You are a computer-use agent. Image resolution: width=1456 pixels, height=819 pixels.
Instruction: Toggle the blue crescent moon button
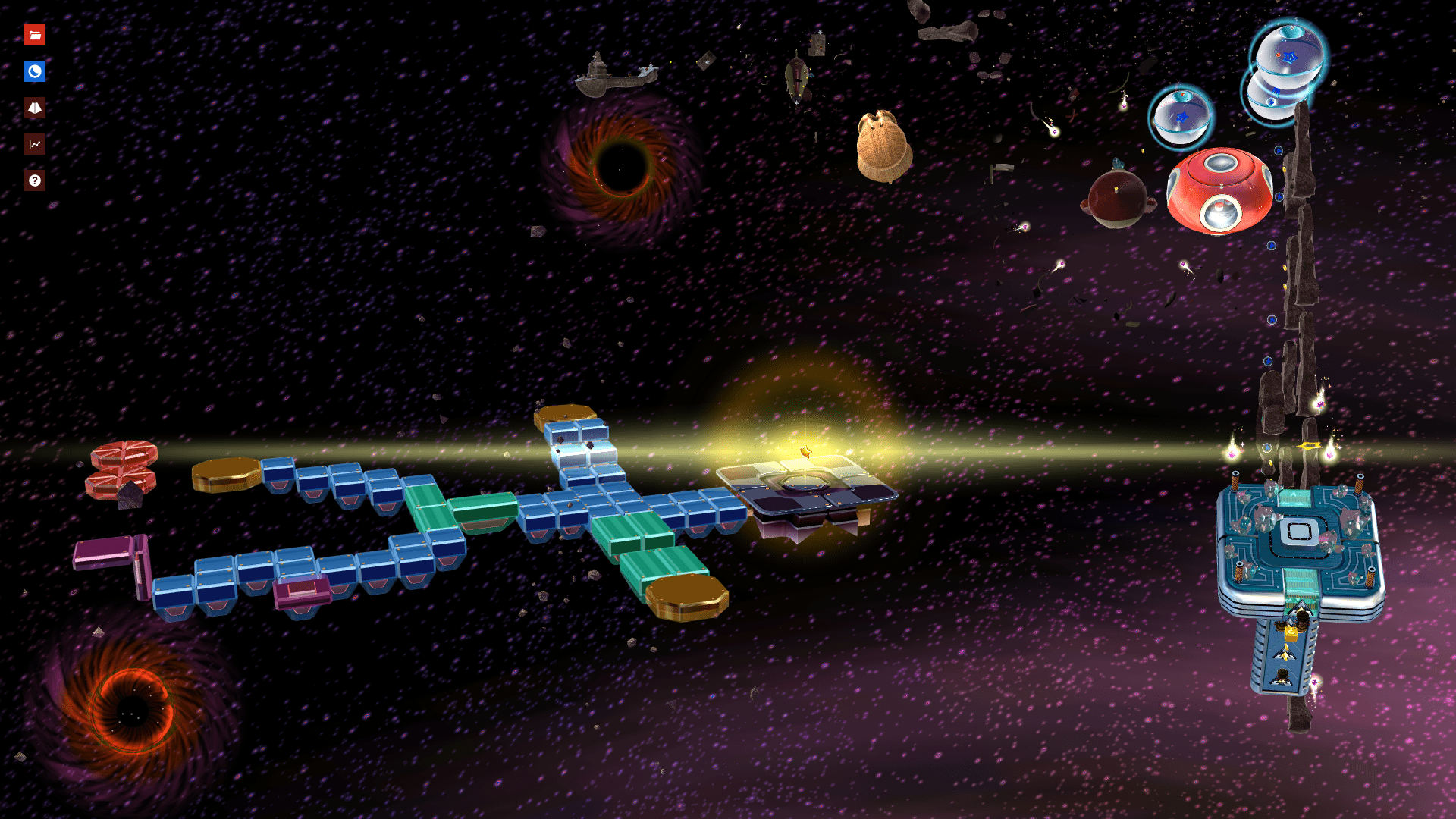35,71
